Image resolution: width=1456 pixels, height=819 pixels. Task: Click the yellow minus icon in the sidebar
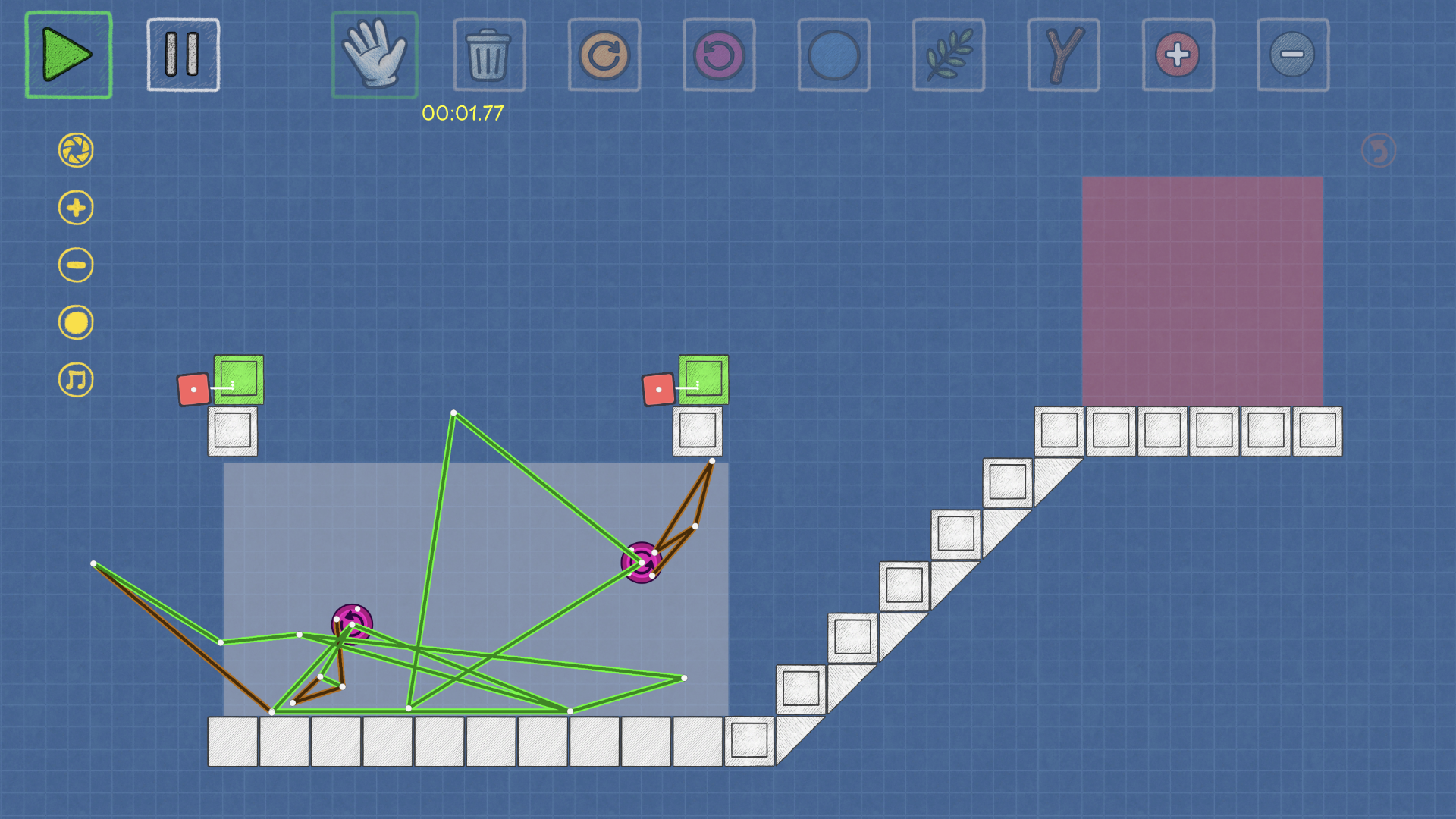click(75, 265)
